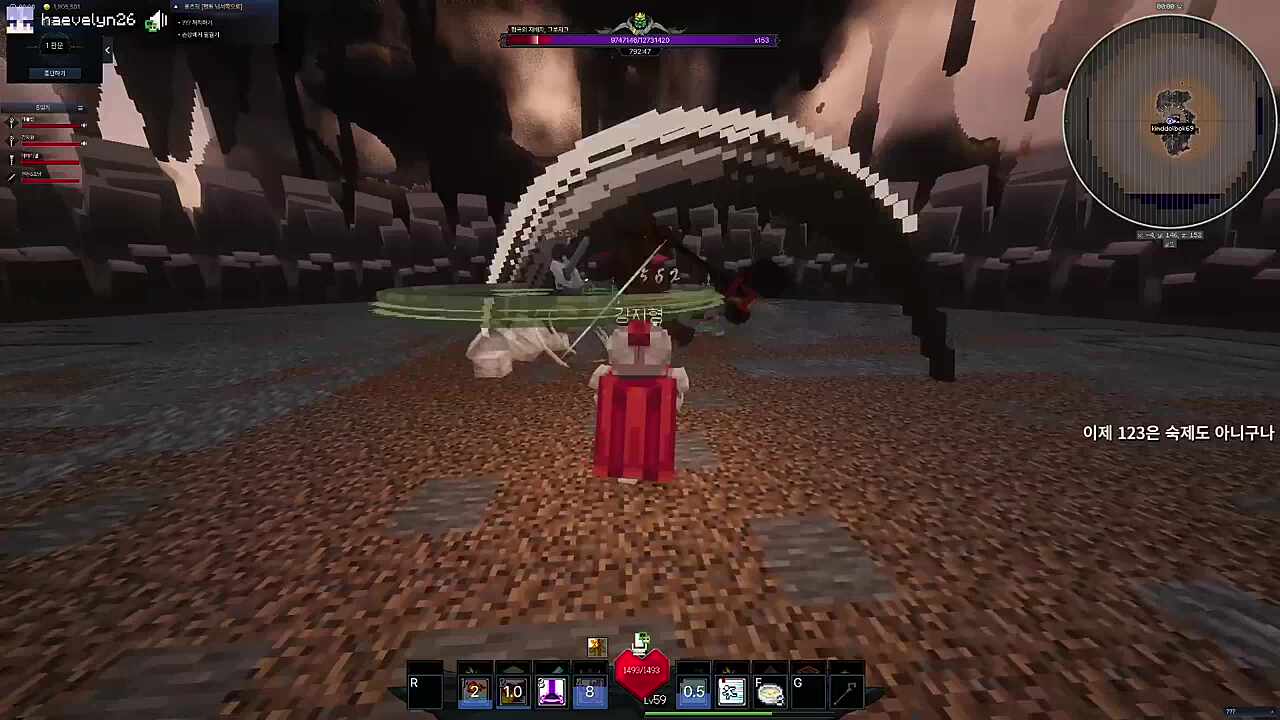
Task: Select the skill slot showing 0.5 cooldown
Action: [693, 691]
